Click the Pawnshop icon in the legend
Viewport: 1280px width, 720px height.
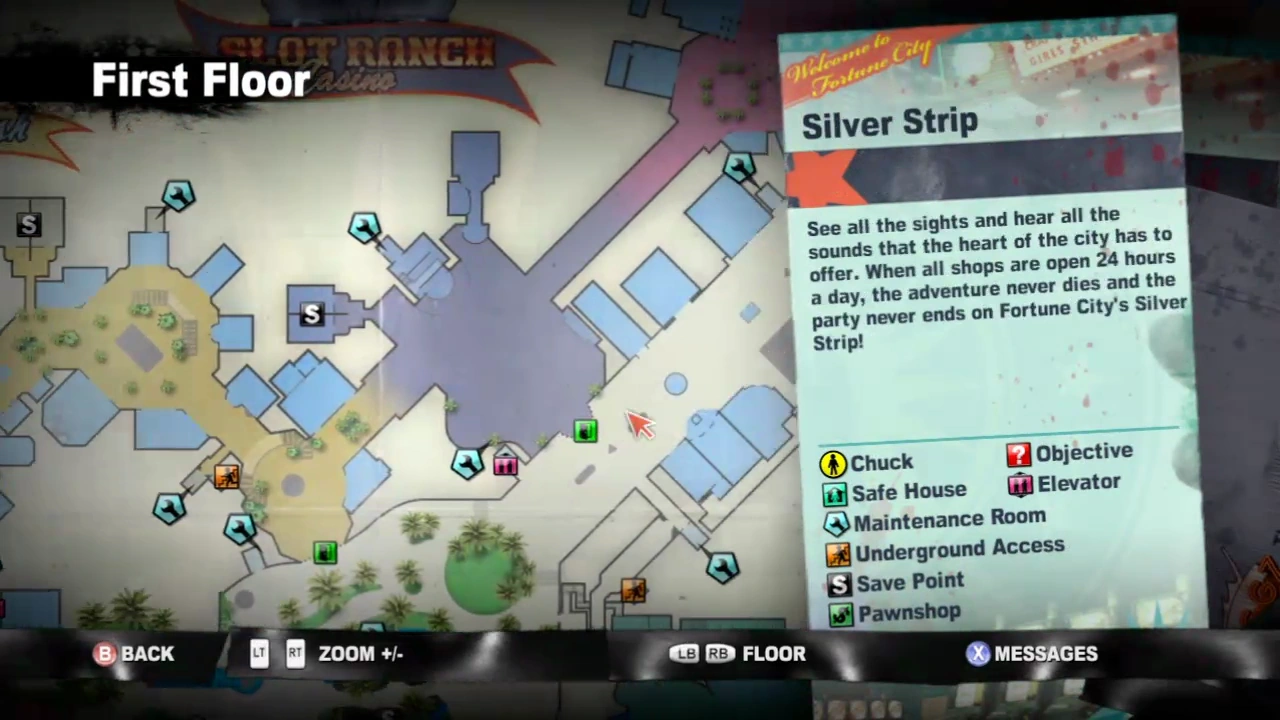point(840,613)
